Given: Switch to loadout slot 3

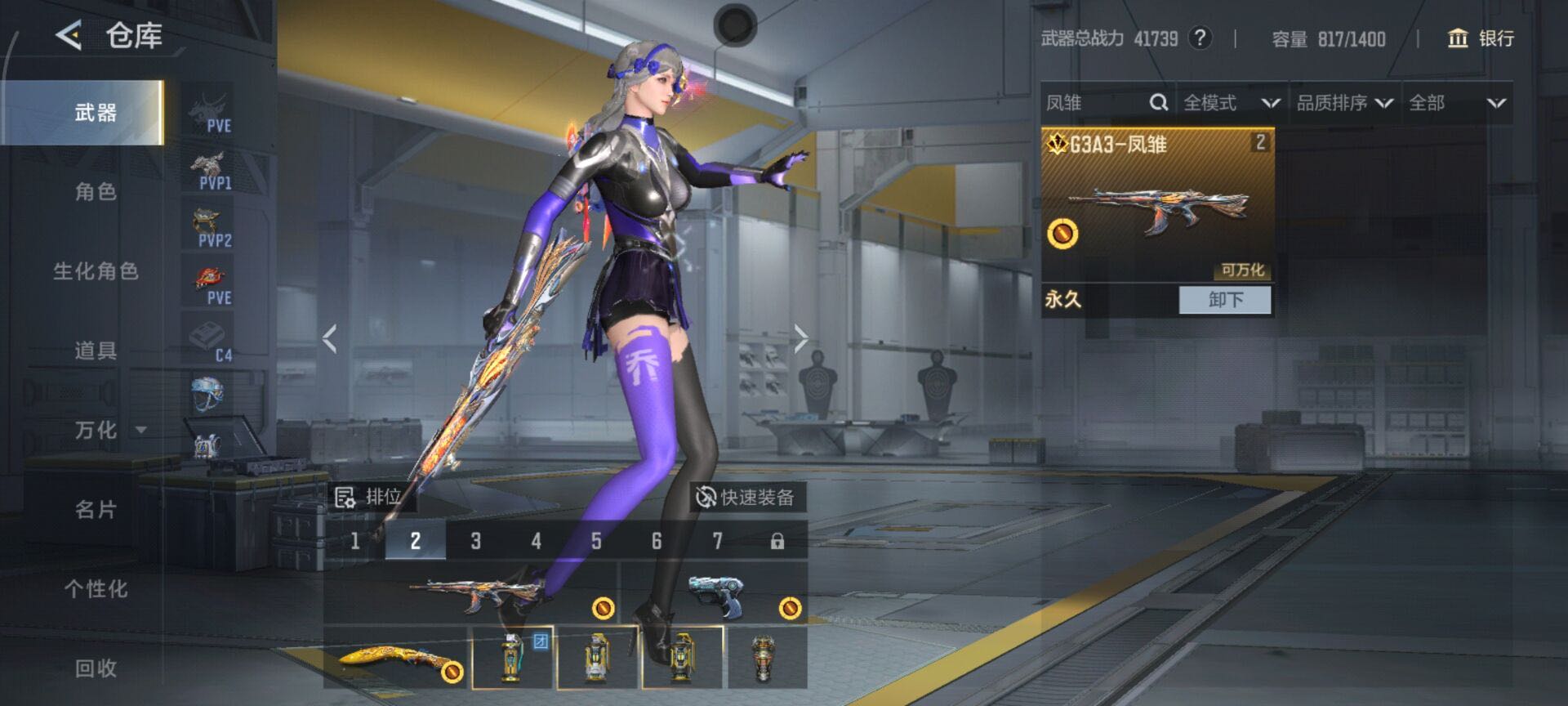Looking at the screenshot, I should 475,541.
